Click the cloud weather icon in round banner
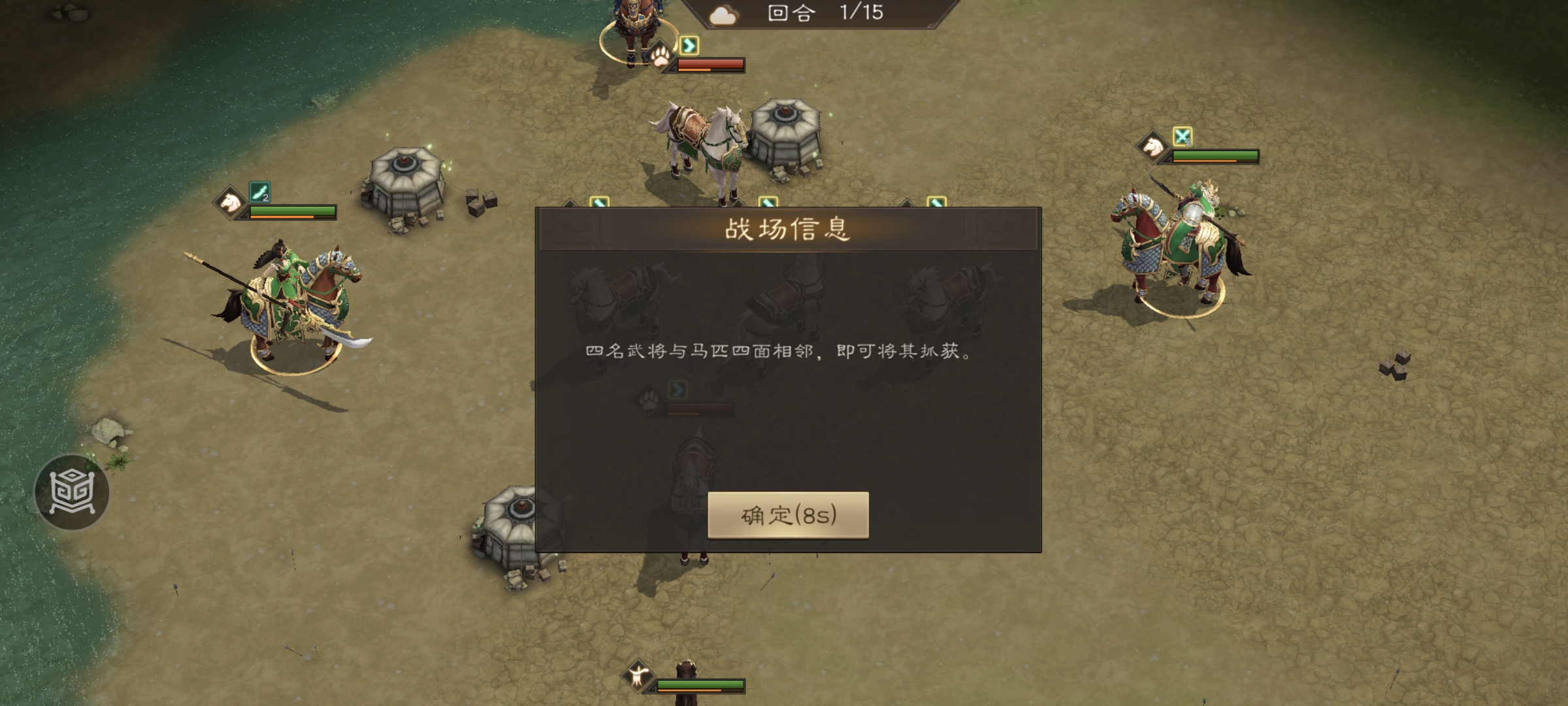The width and height of the screenshot is (1568, 706). pyautogui.click(x=723, y=15)
